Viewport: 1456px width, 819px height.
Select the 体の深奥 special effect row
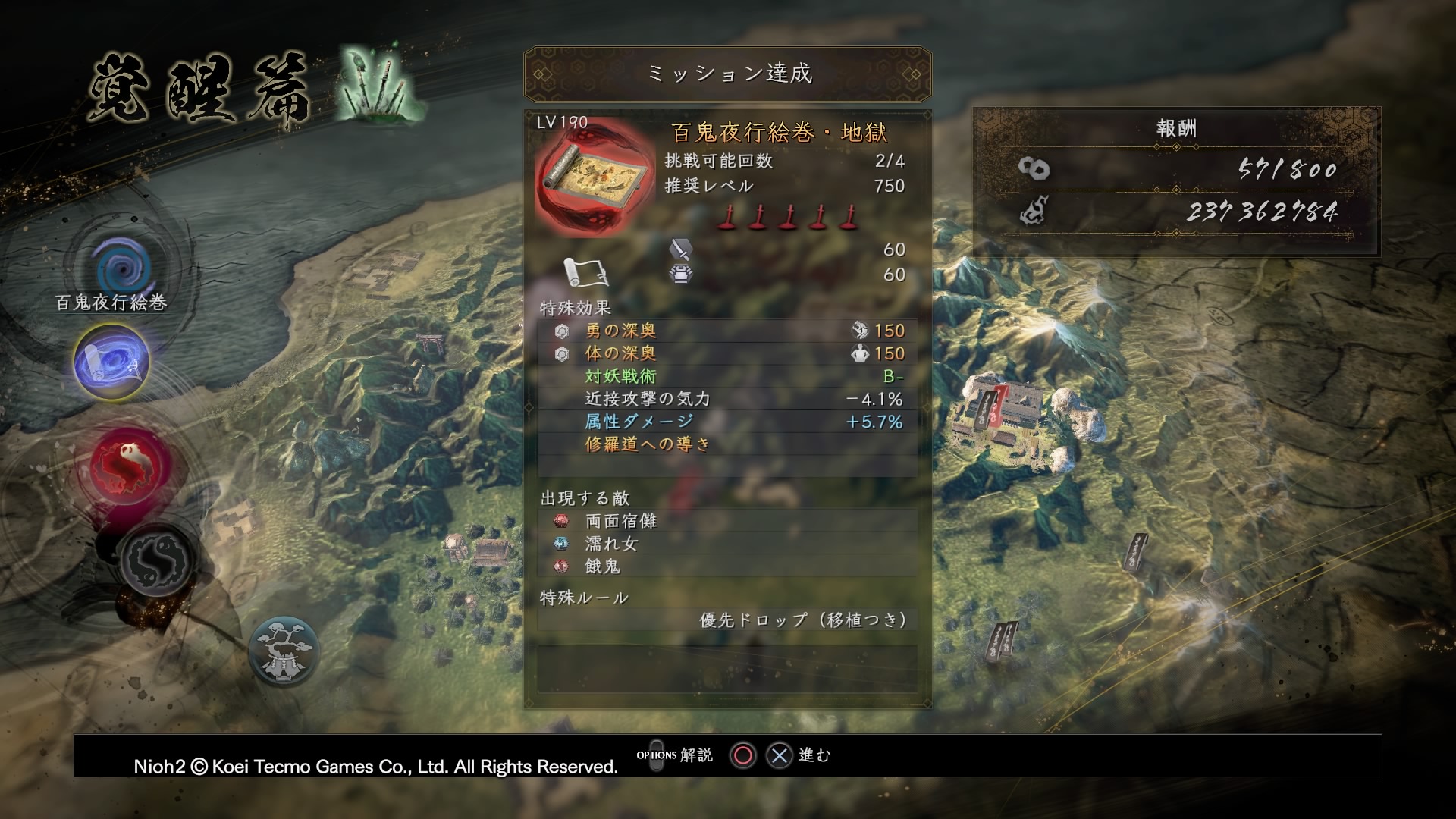726,353
